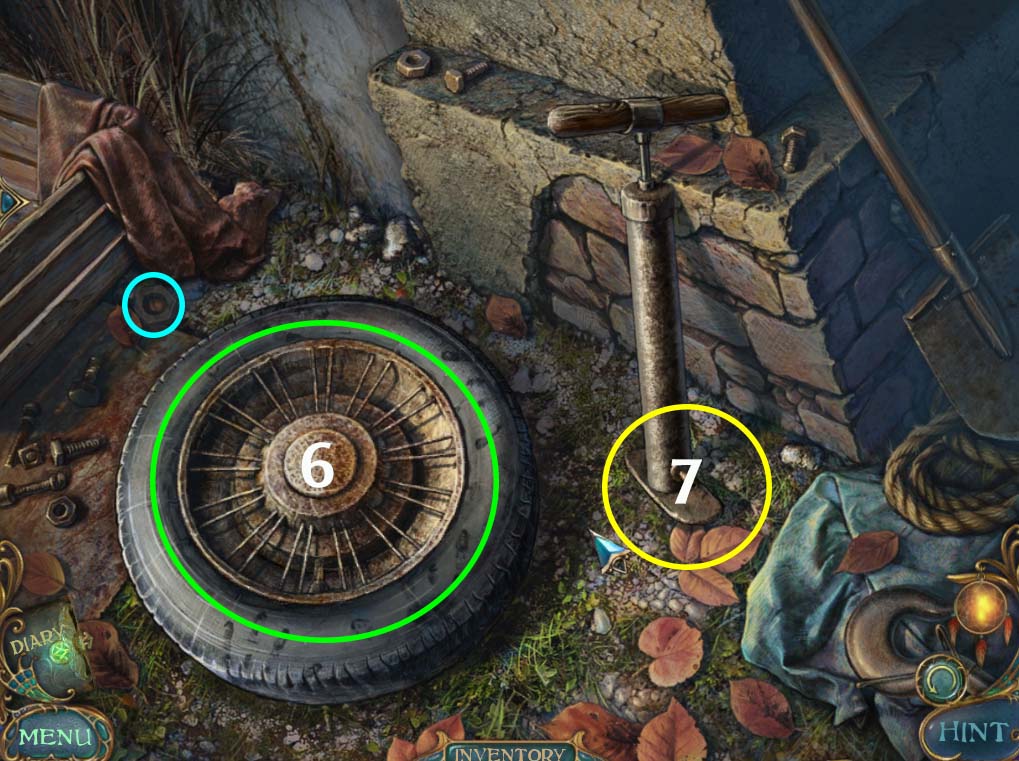The width and height of the screenshot is (1019, 761).
Task: Activate the circular arrow icon above Hint
Action: (940, 681)
